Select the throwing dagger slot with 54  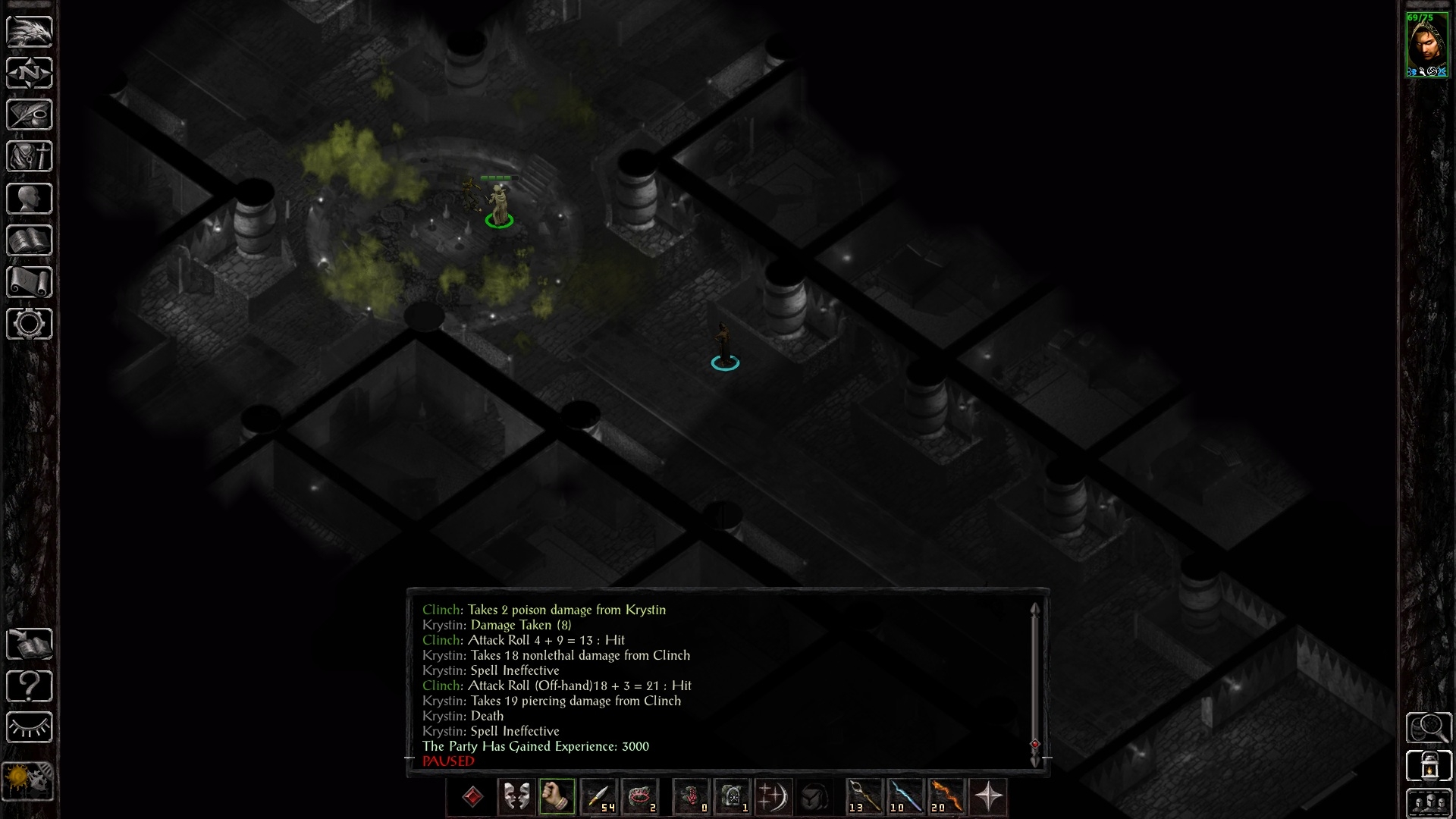coord(598,797)
